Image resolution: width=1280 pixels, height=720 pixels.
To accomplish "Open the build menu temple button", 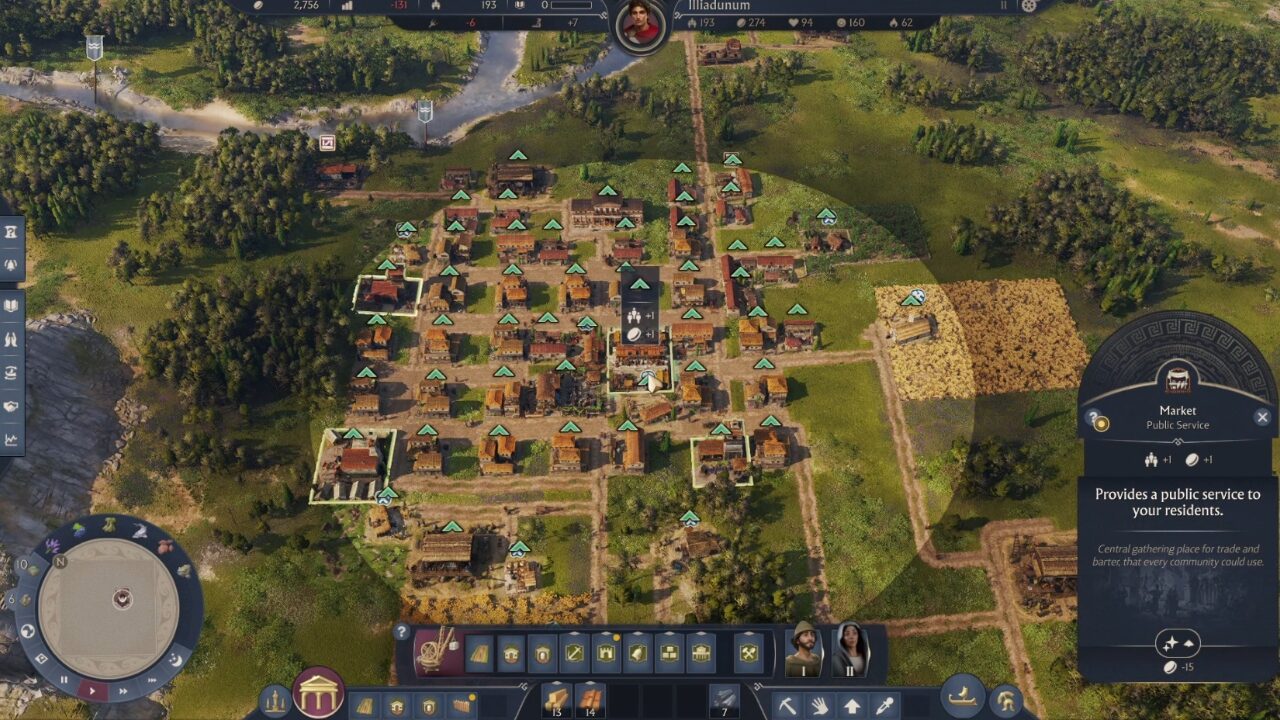I will (318, 692).
